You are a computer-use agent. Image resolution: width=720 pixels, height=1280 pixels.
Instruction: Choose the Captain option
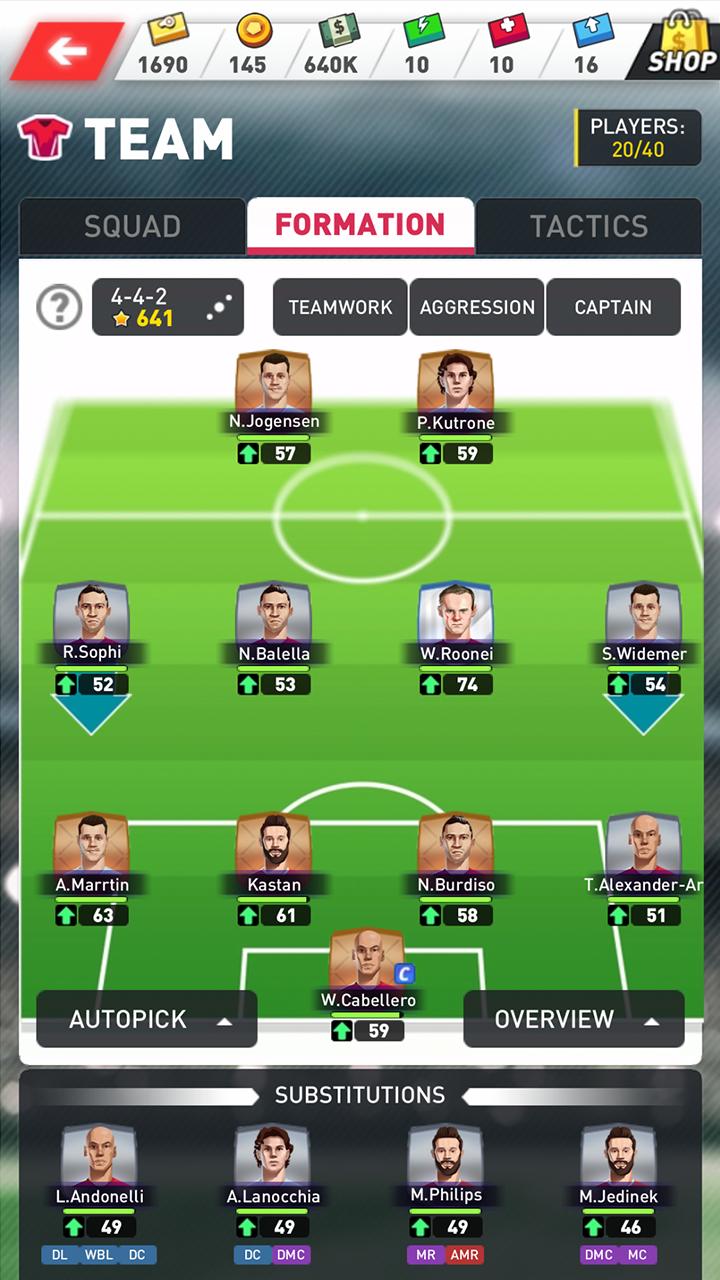[x=613, y=307]
